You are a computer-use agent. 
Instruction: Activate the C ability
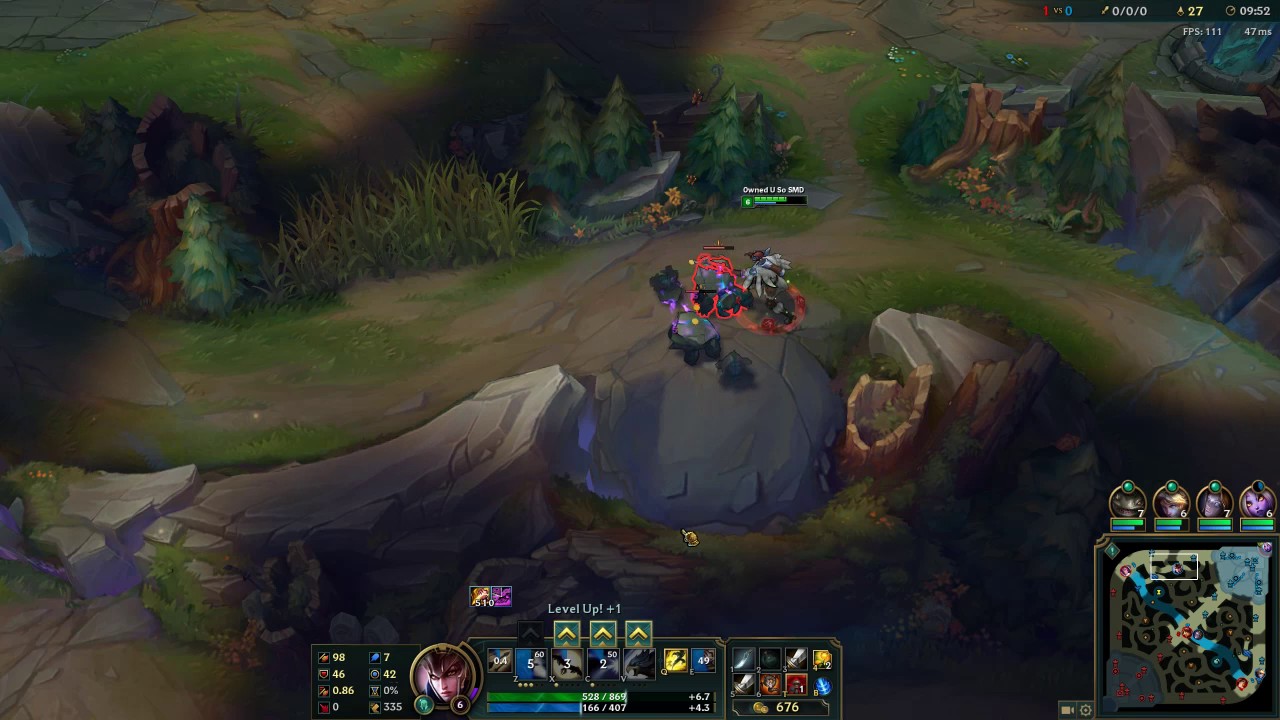pyautogui.click(x=603, y=663)
